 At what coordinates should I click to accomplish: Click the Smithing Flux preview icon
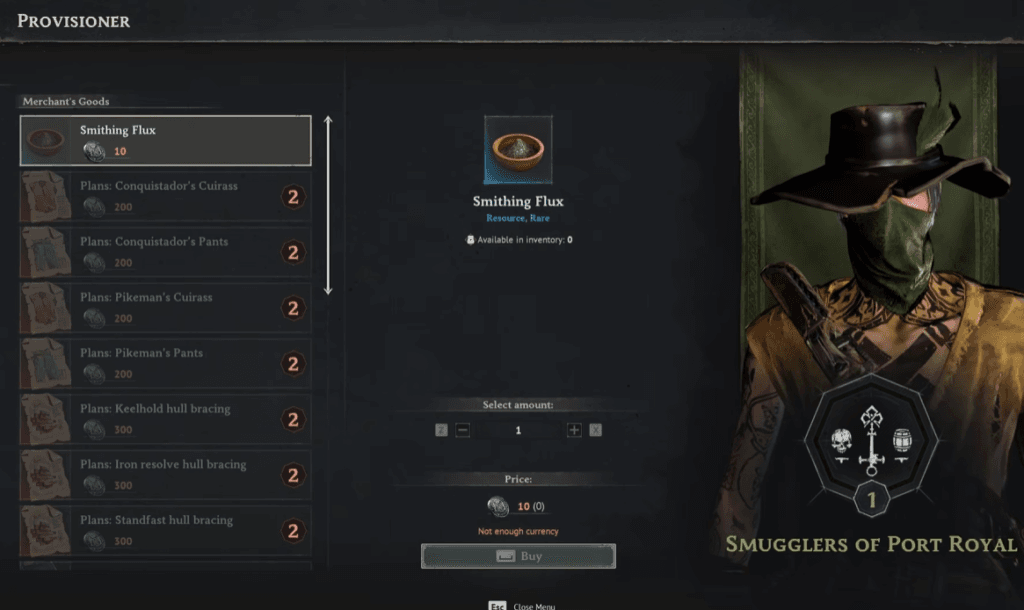(518, 150)
